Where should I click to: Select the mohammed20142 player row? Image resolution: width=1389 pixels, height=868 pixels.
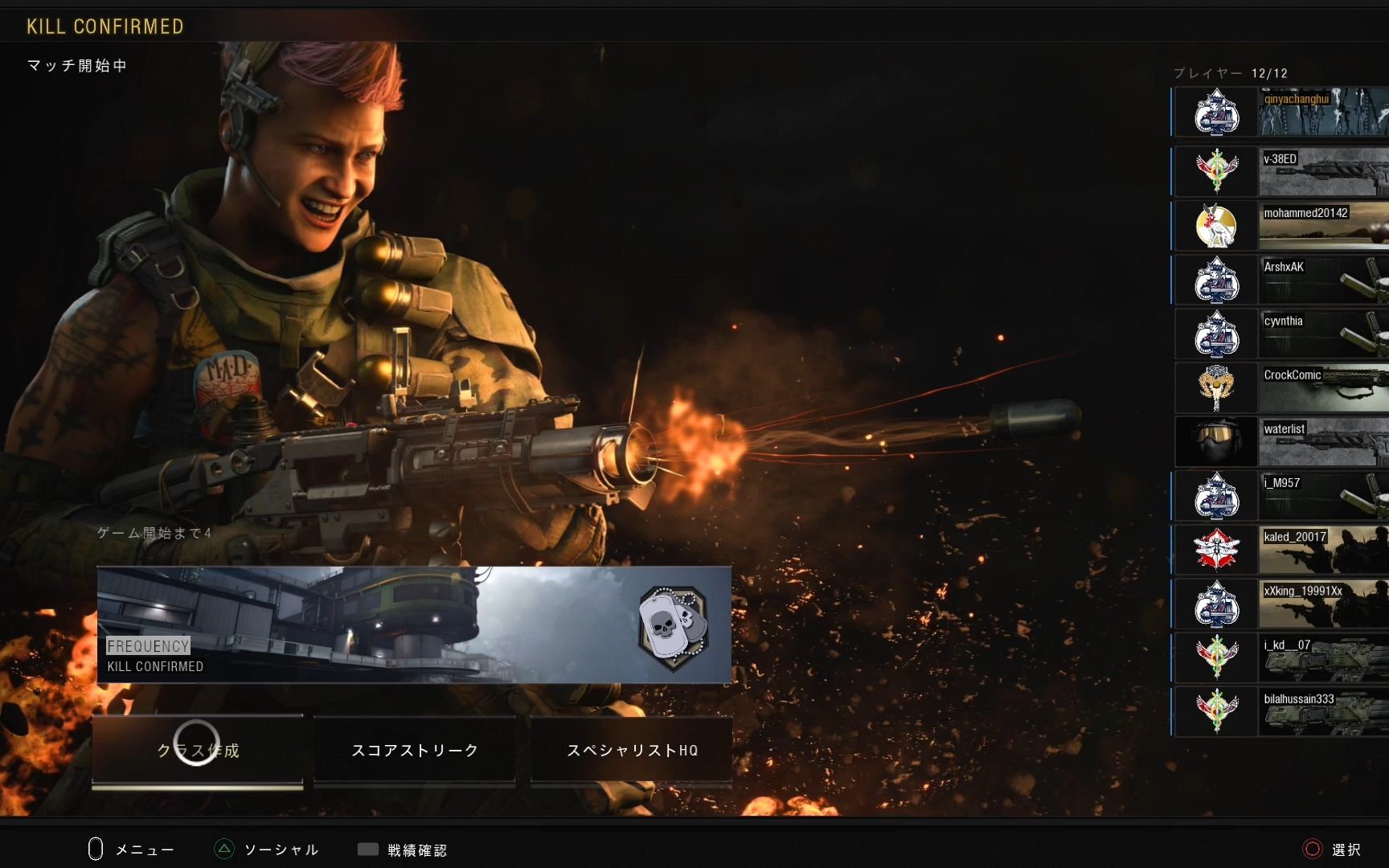click(x=1281, y=226)
